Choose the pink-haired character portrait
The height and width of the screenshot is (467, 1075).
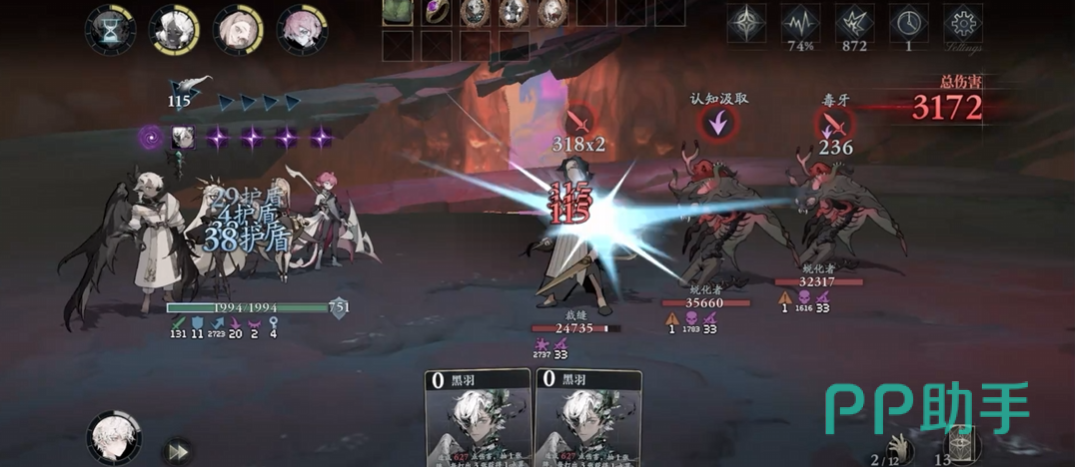(x=299, y=28)
